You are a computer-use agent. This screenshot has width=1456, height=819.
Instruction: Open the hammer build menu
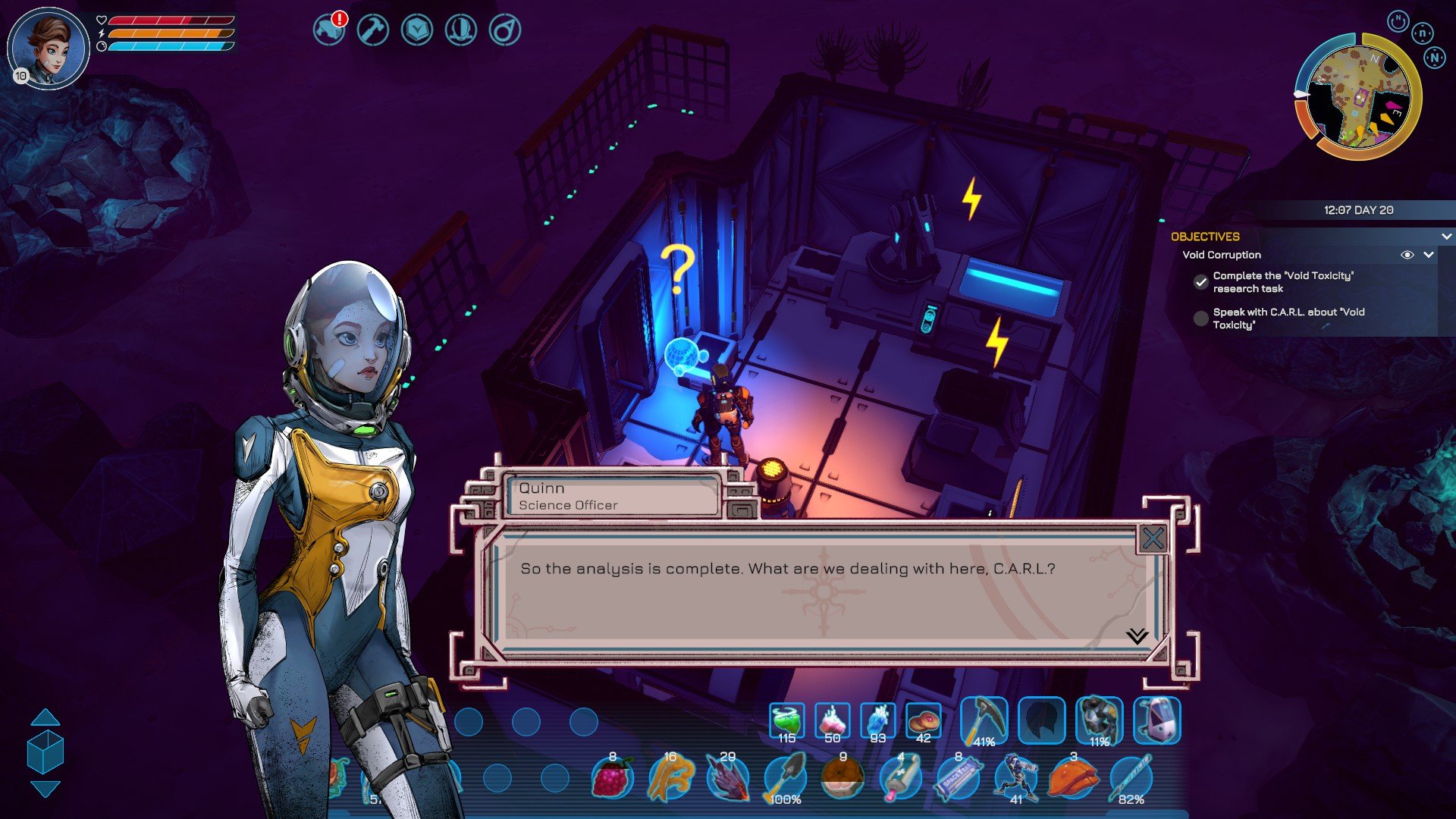pos(373,30)
